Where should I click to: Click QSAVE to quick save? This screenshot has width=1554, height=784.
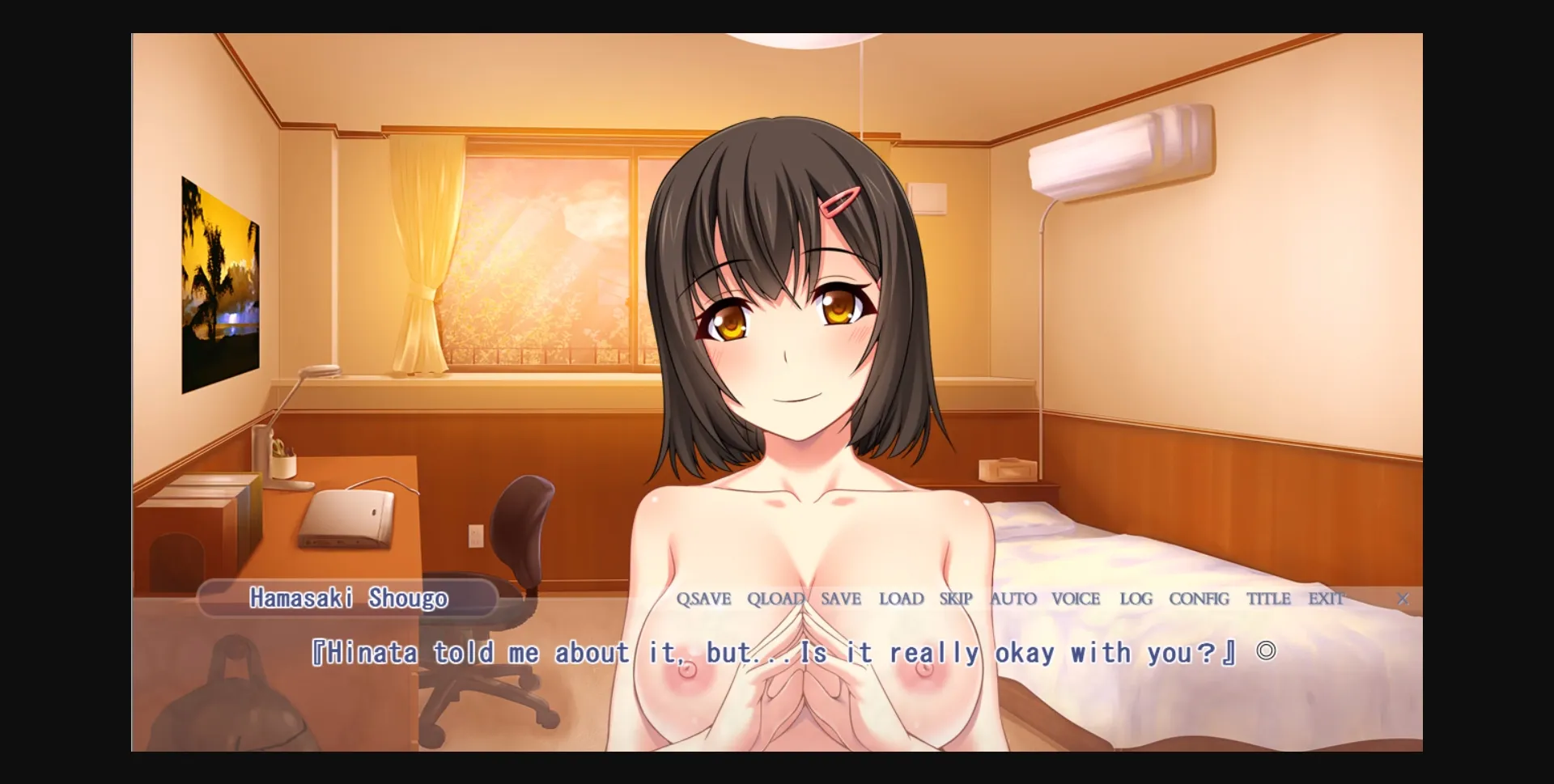(x=703, y=599)
